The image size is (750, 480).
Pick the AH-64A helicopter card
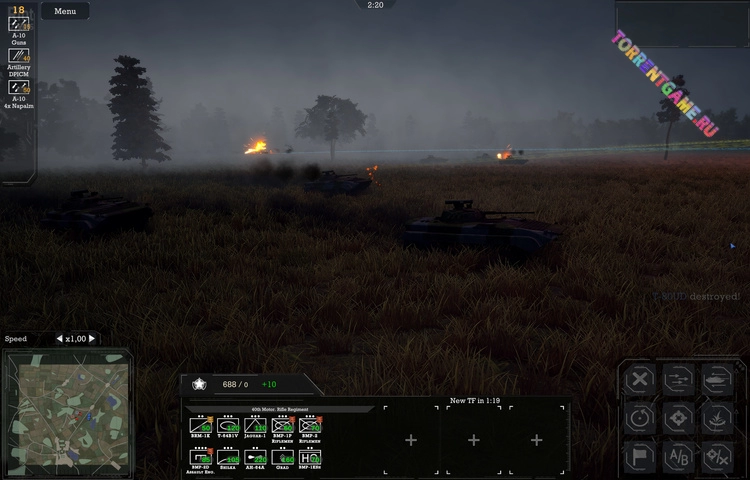[255, 457]
